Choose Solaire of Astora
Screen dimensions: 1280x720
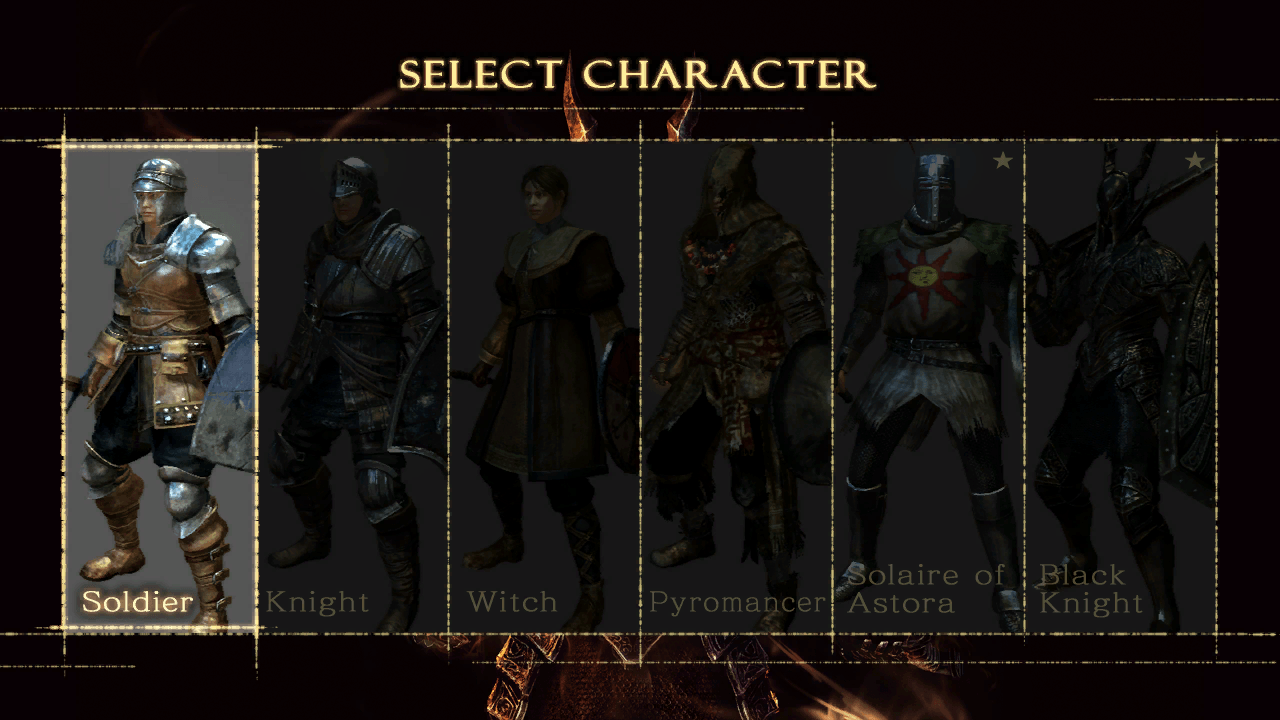point(928,385)
